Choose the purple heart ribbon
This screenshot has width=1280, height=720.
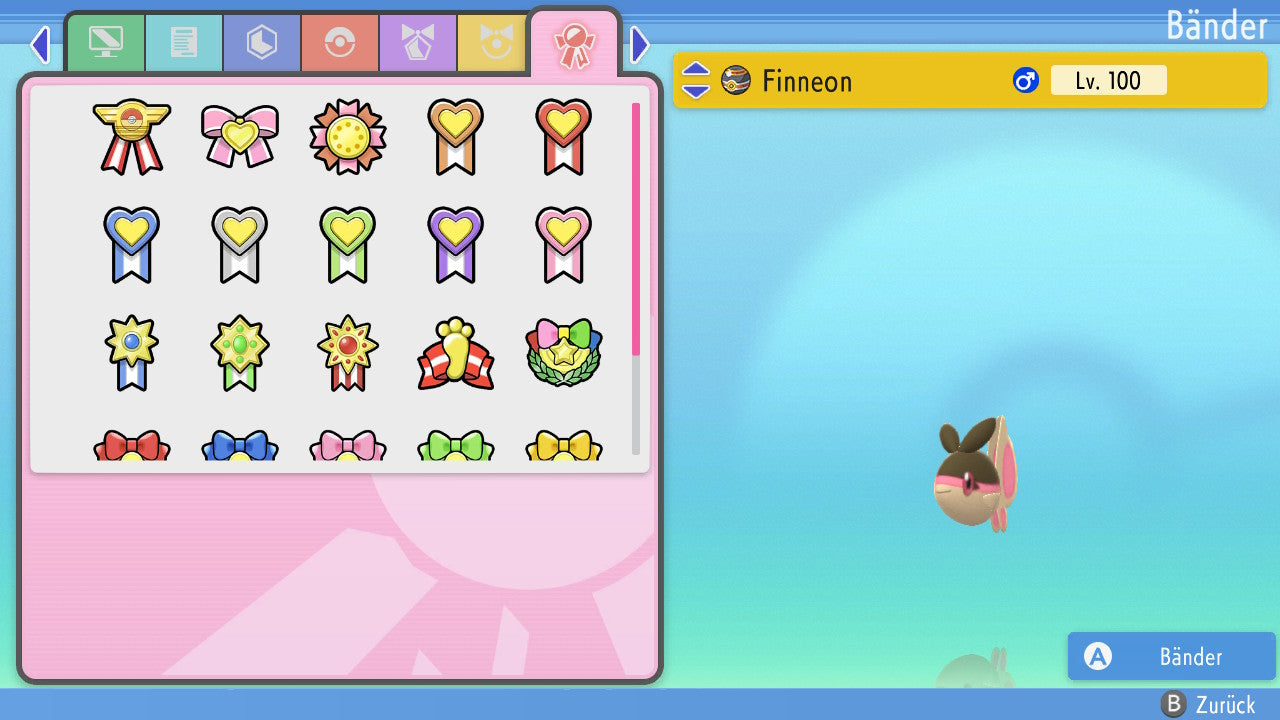coord(456,244)
